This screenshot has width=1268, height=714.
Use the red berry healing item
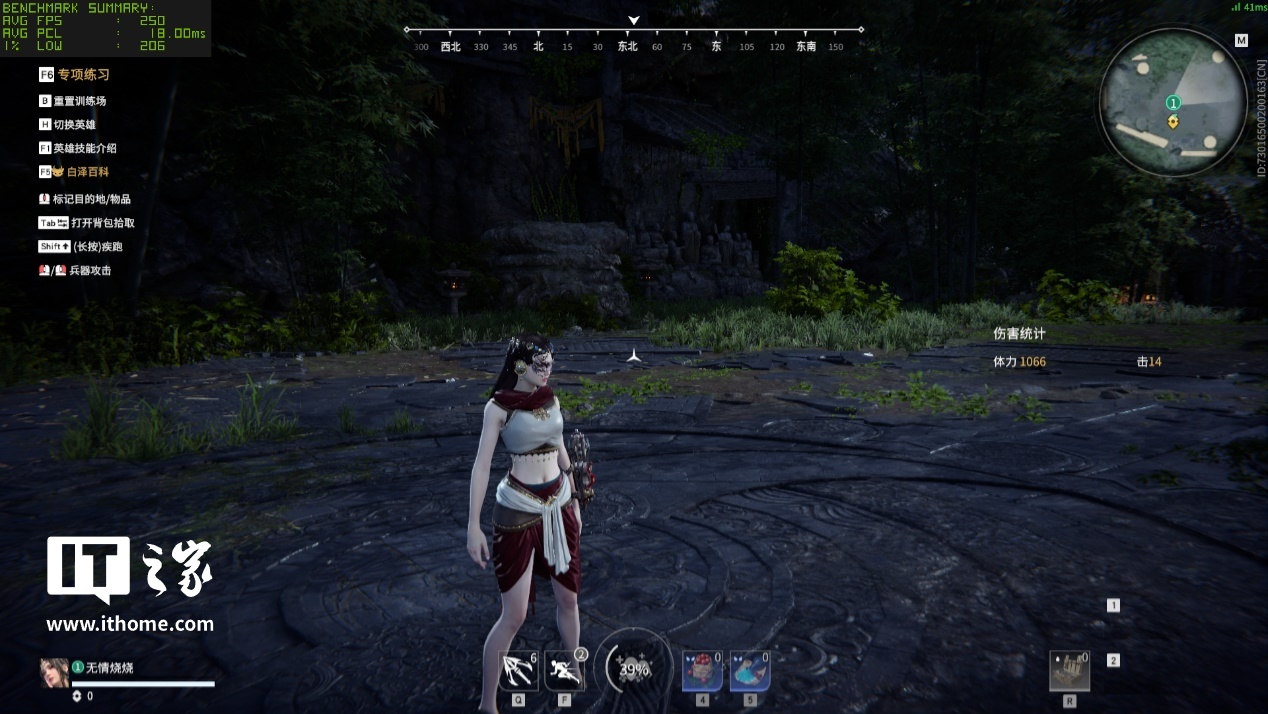[702, 671]
